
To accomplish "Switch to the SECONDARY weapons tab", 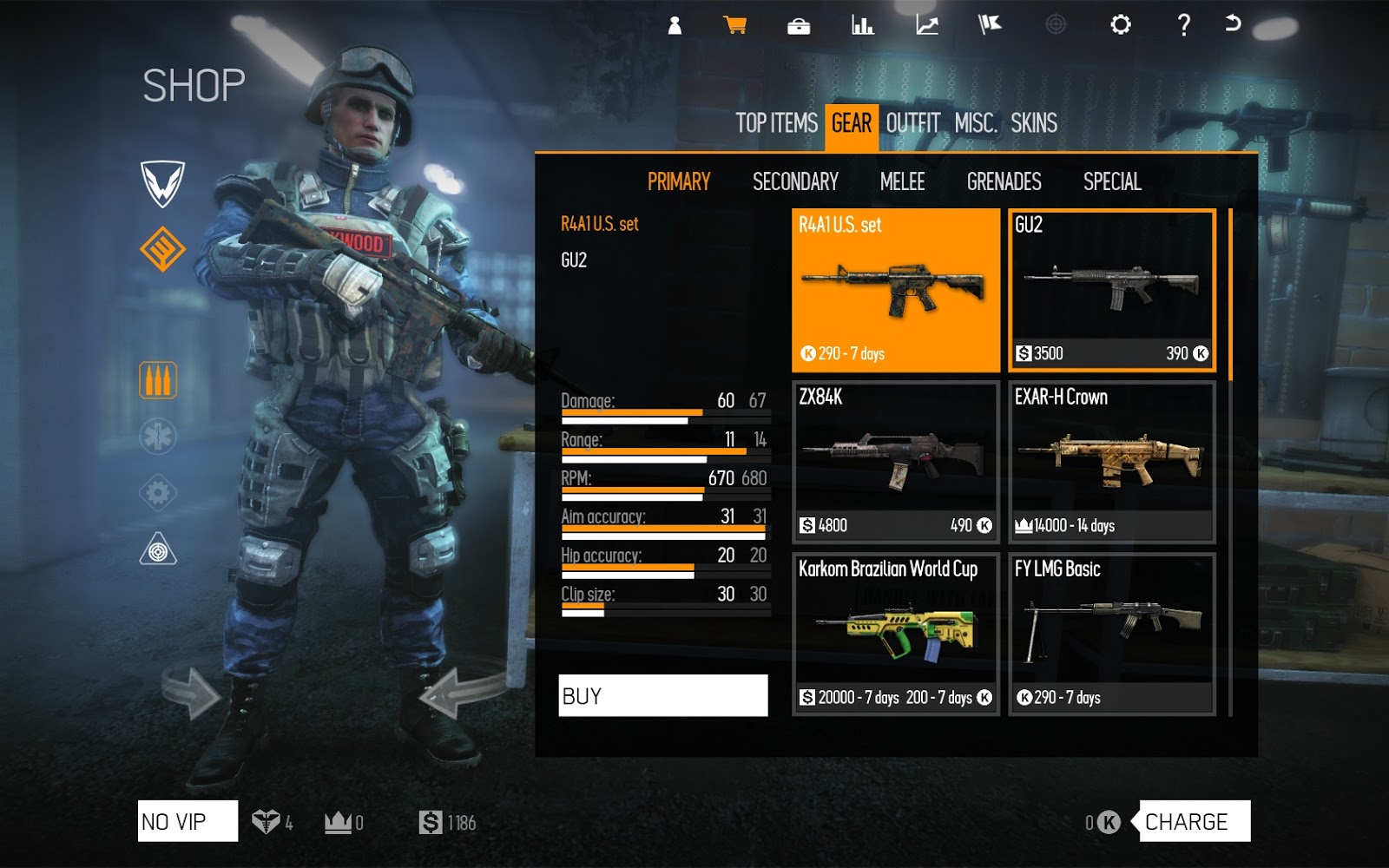I will click(x=793, y=182).
